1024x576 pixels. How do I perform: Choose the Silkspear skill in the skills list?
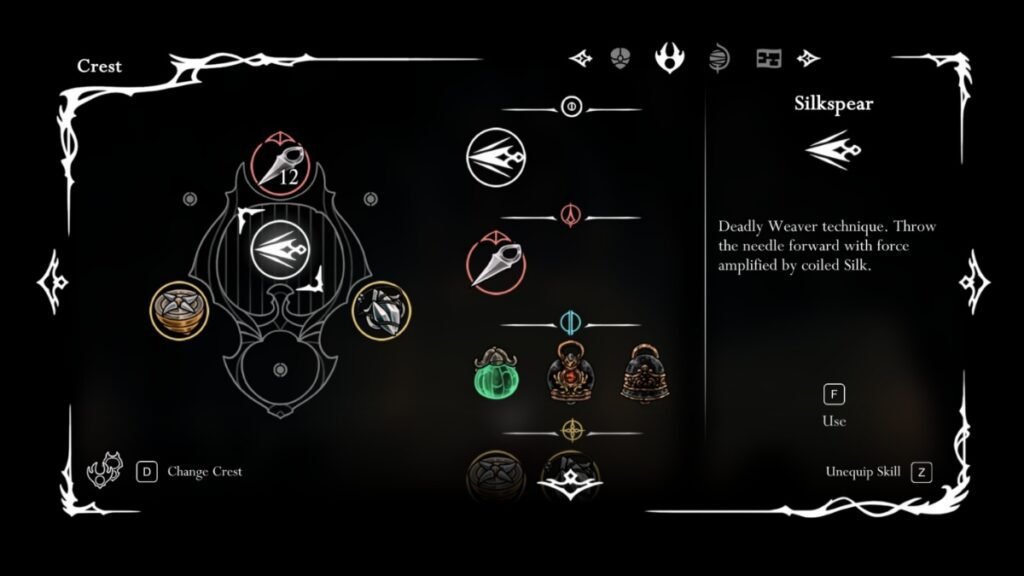(496, 158)
